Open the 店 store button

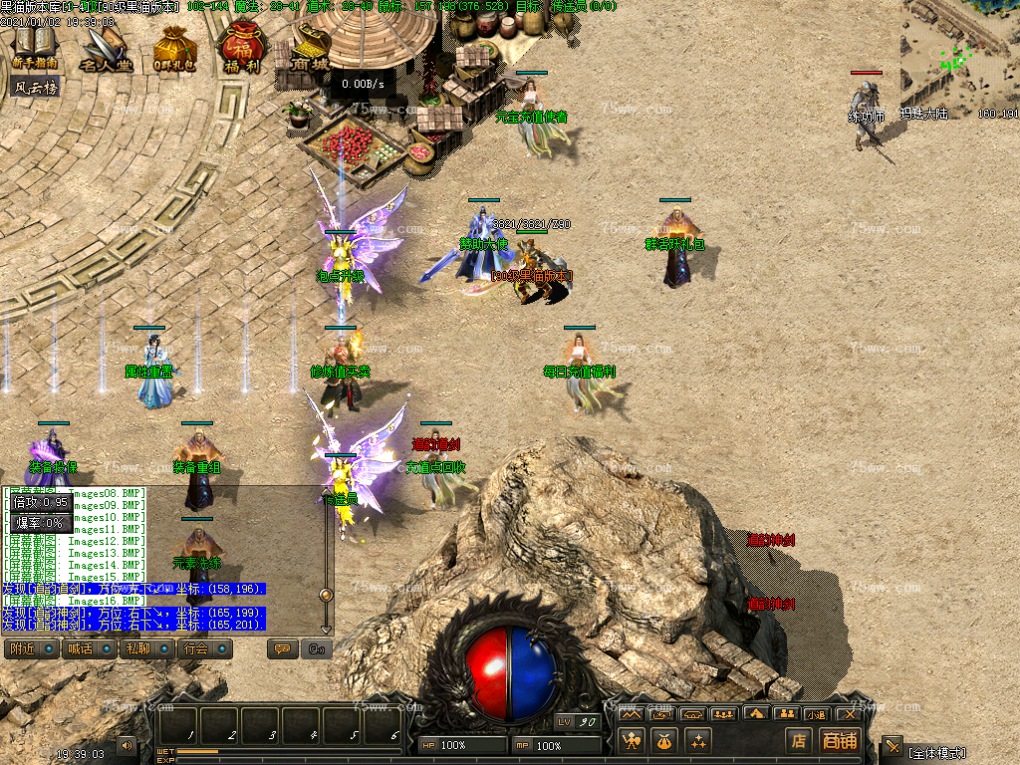pos(797,740)
